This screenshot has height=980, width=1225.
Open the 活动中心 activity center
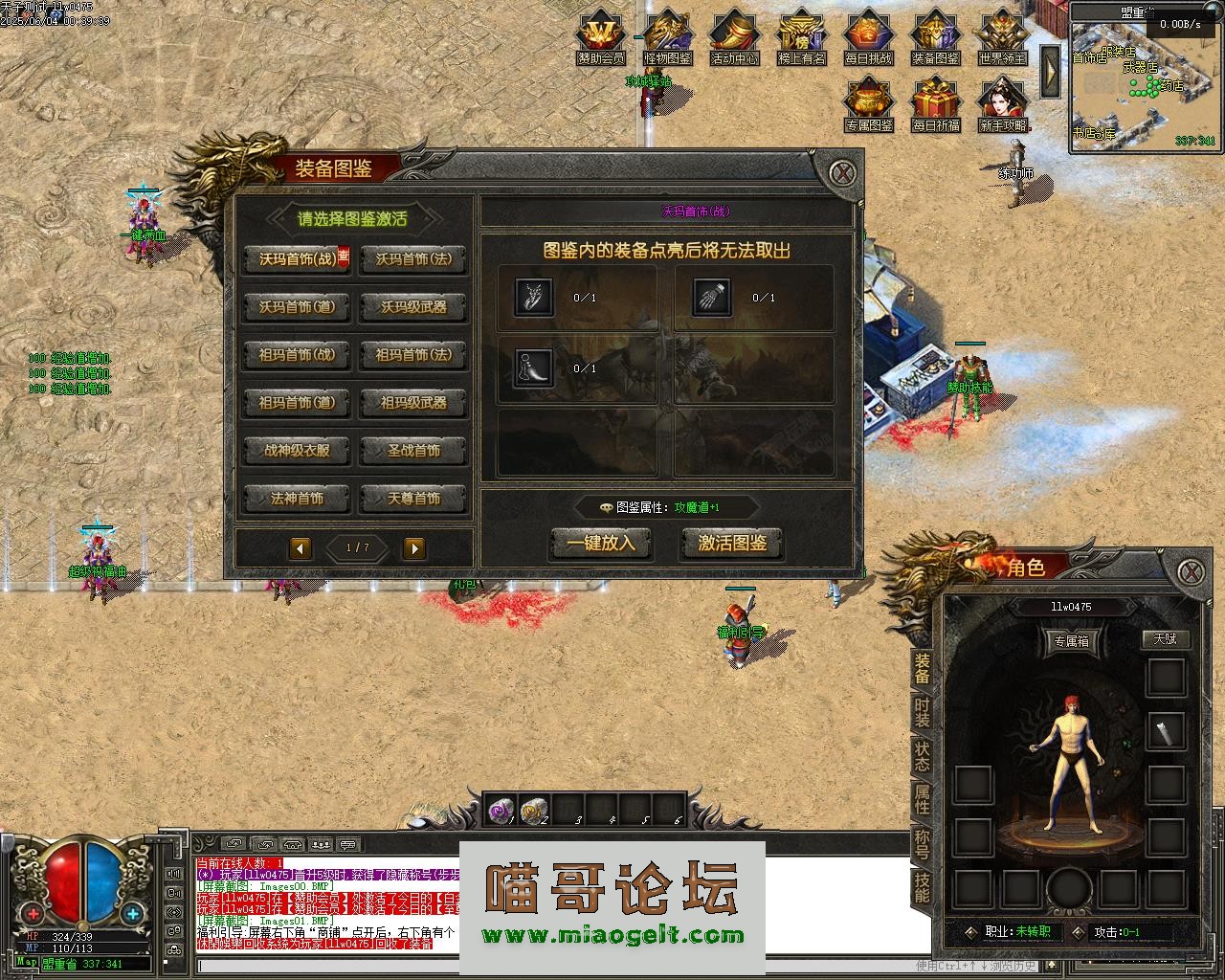735,38
